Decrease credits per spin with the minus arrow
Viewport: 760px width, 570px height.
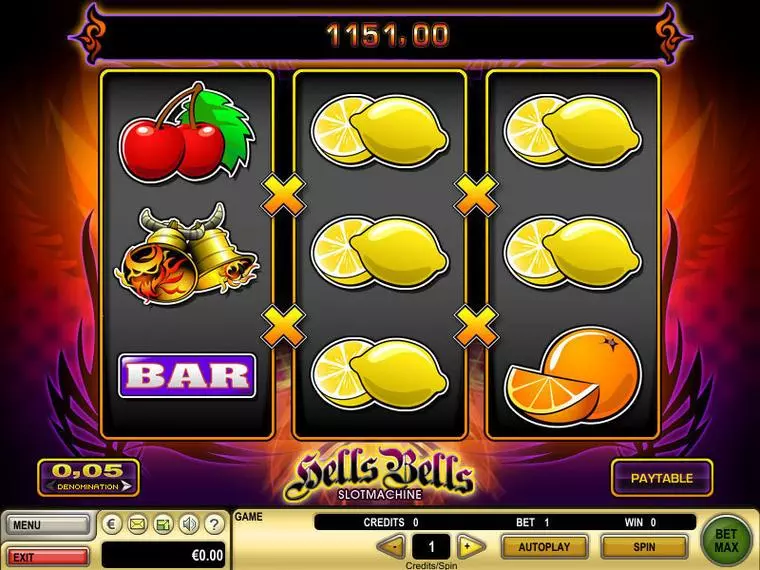pyautogui.click(x=393, y=547)
